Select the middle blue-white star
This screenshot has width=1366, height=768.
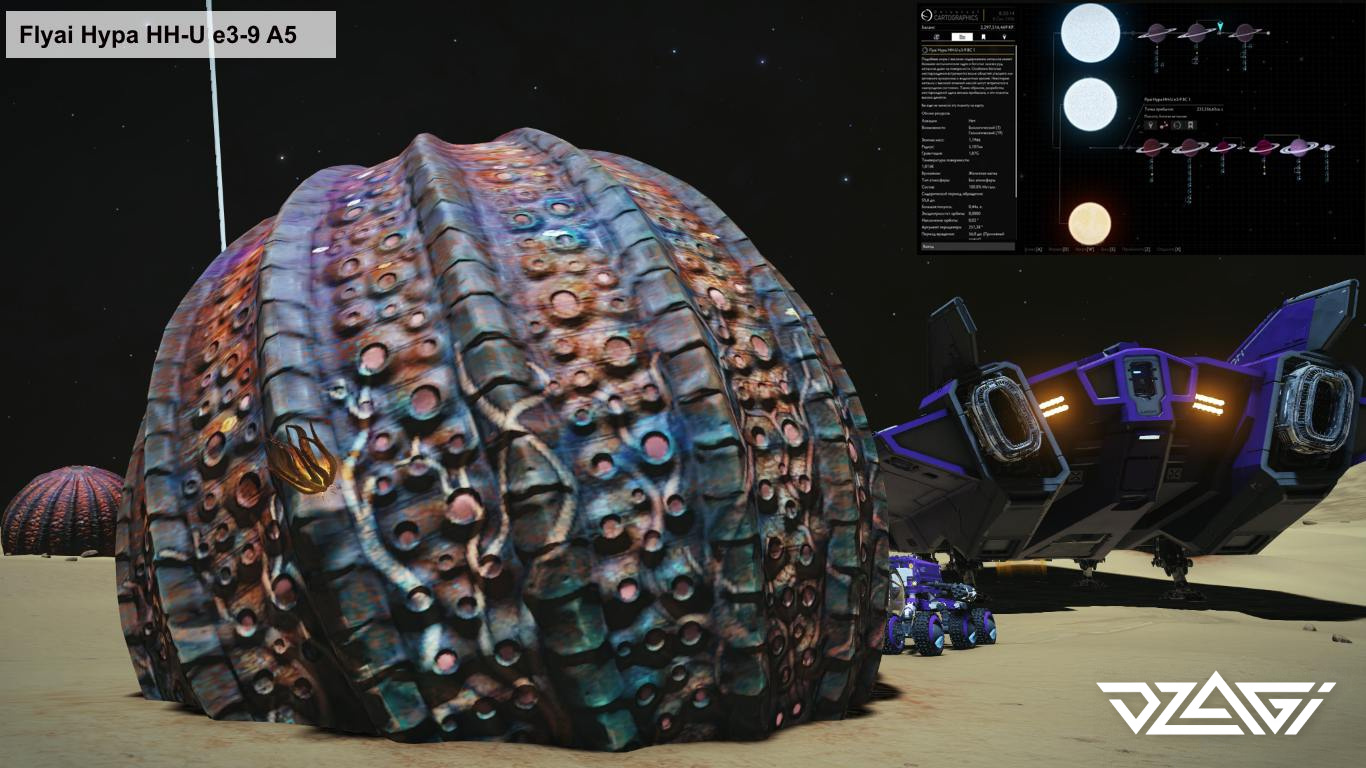(x=1089, y=105)
